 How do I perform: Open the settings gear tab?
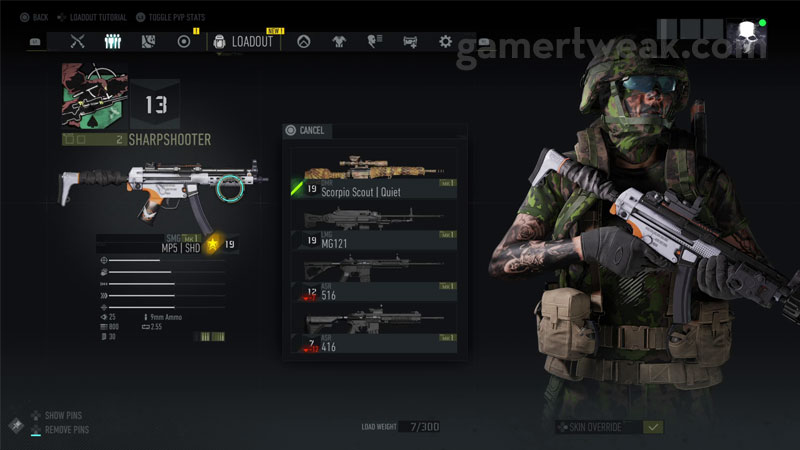click(x=445, y=41)
